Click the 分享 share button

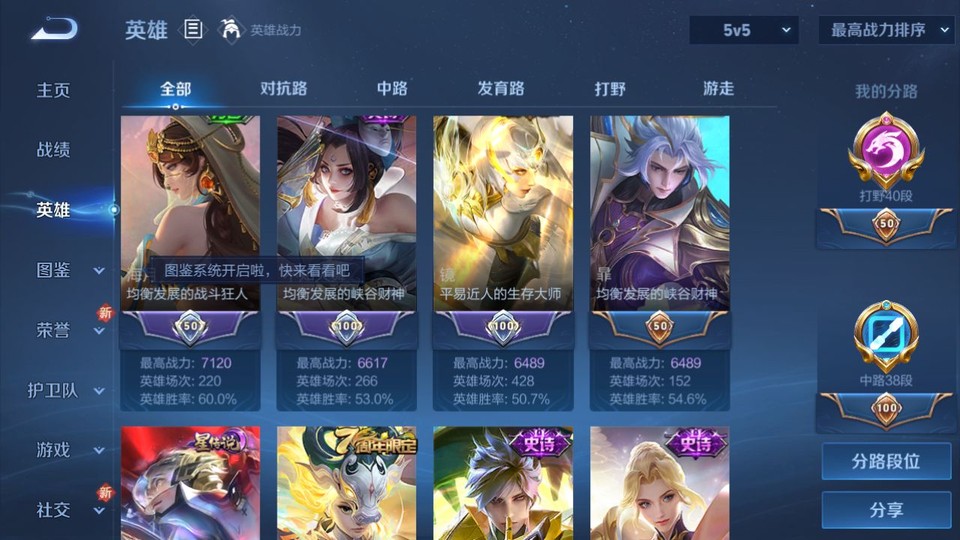pos(886,510)
